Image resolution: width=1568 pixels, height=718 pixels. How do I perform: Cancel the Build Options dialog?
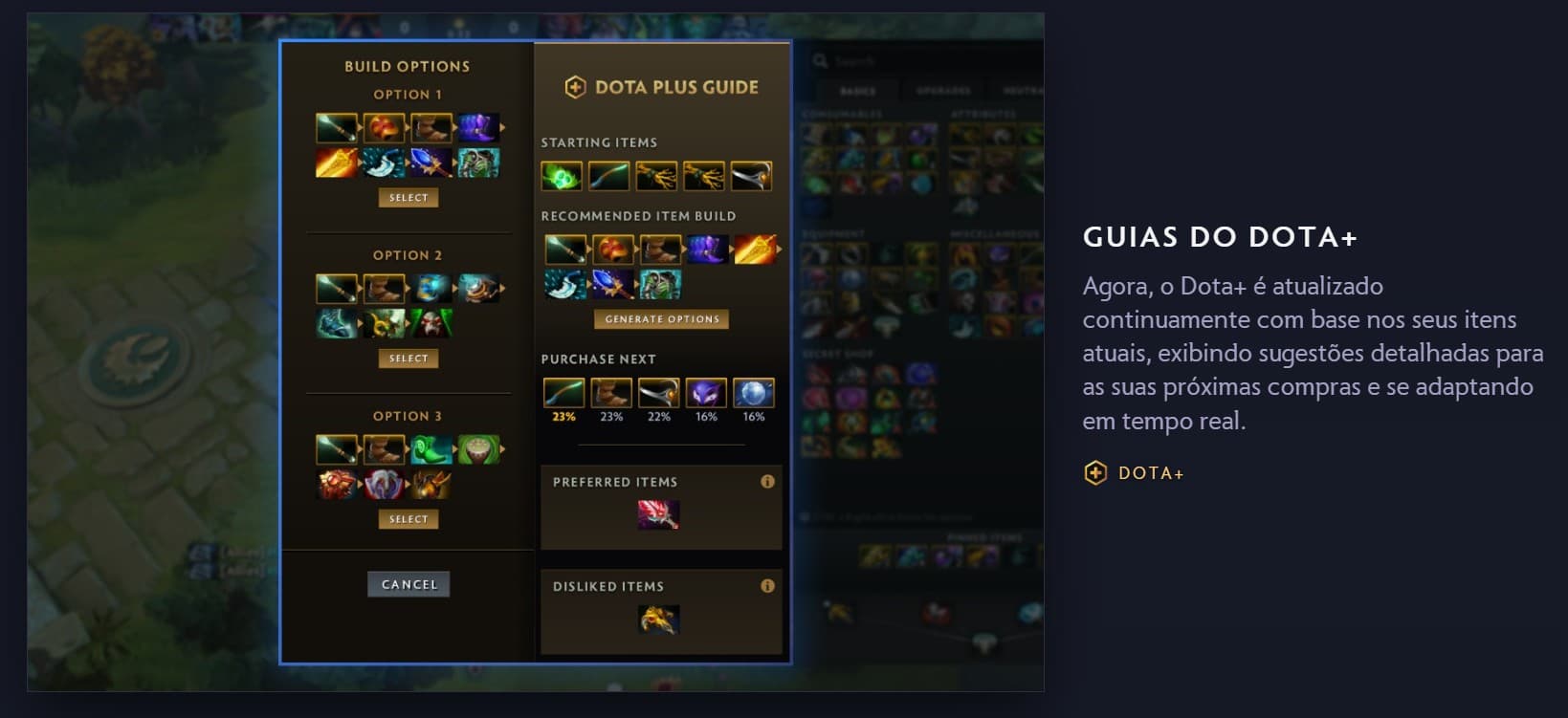coord(409,583)
